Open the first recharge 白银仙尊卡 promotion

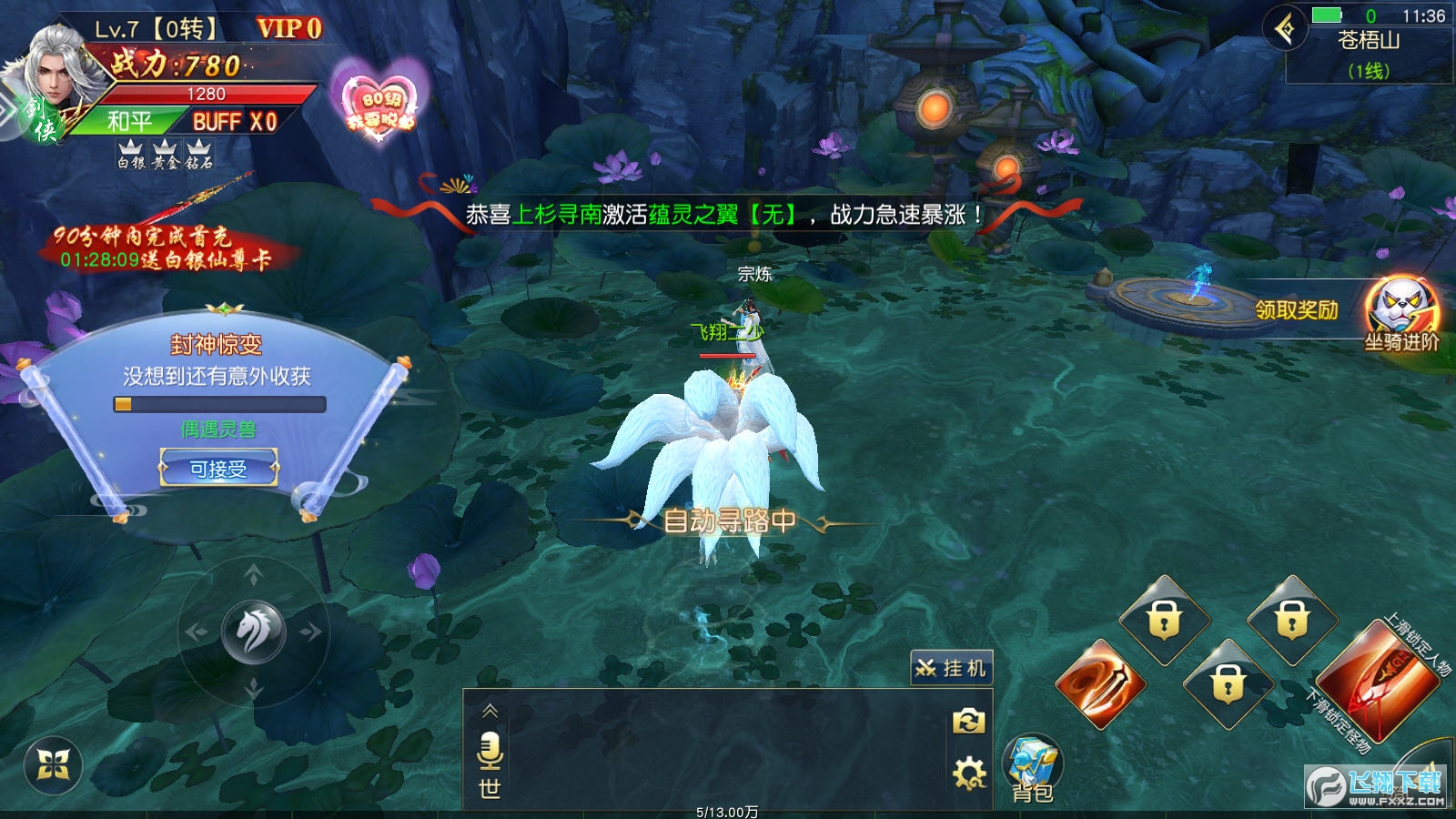[164, 248]
